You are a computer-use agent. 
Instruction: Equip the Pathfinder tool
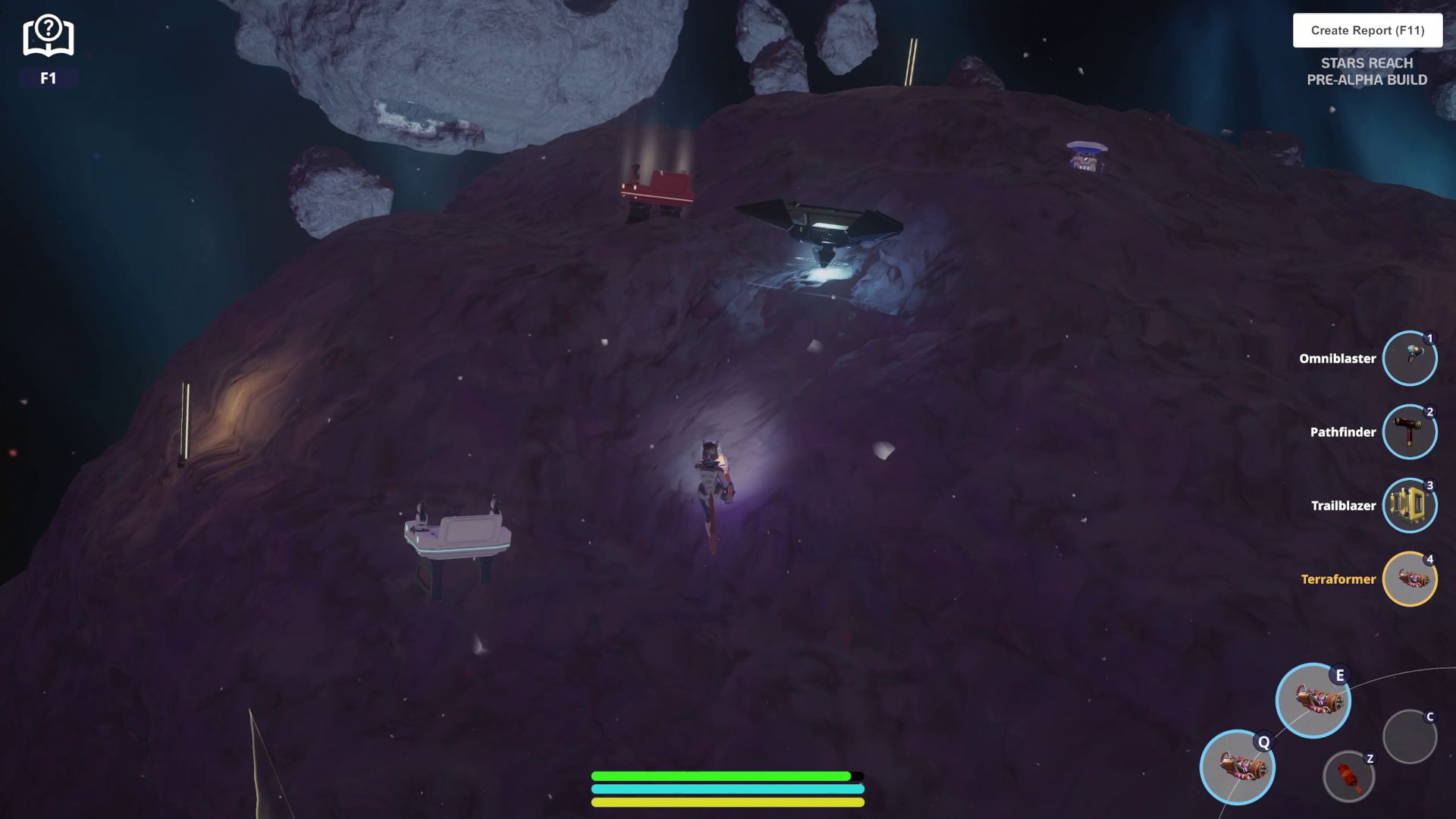[1409, 431]
